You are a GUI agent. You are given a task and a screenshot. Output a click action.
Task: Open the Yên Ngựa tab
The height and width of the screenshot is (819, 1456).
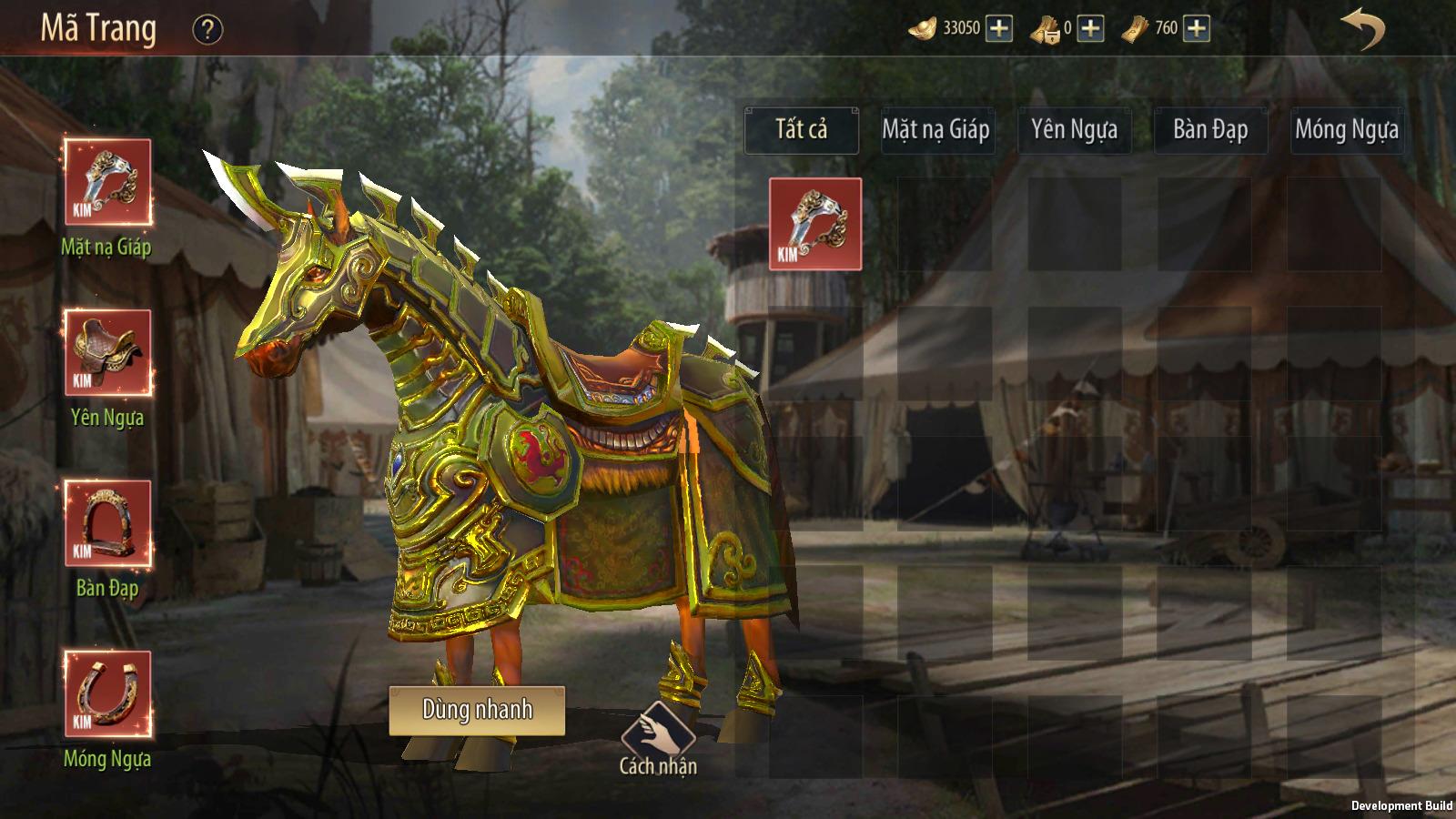(x=1074, y=130)
